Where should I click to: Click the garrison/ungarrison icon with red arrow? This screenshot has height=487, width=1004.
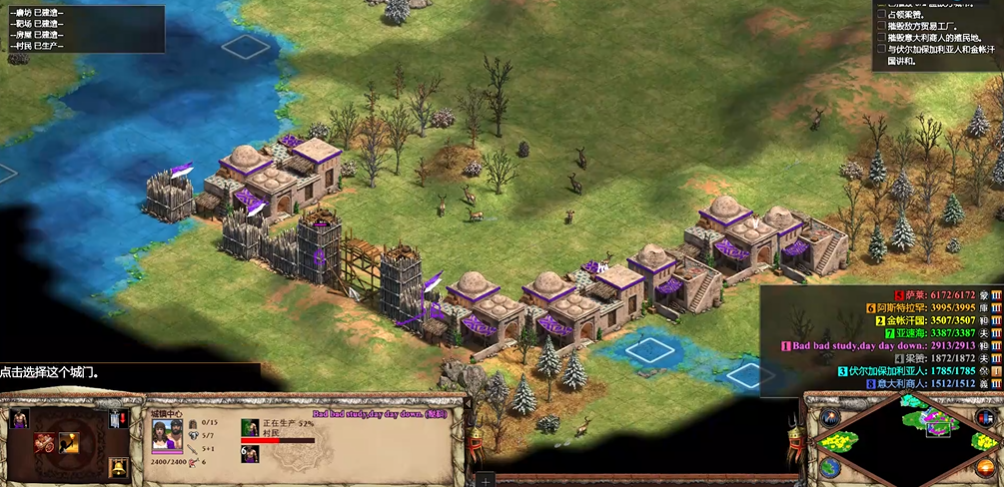118,418
